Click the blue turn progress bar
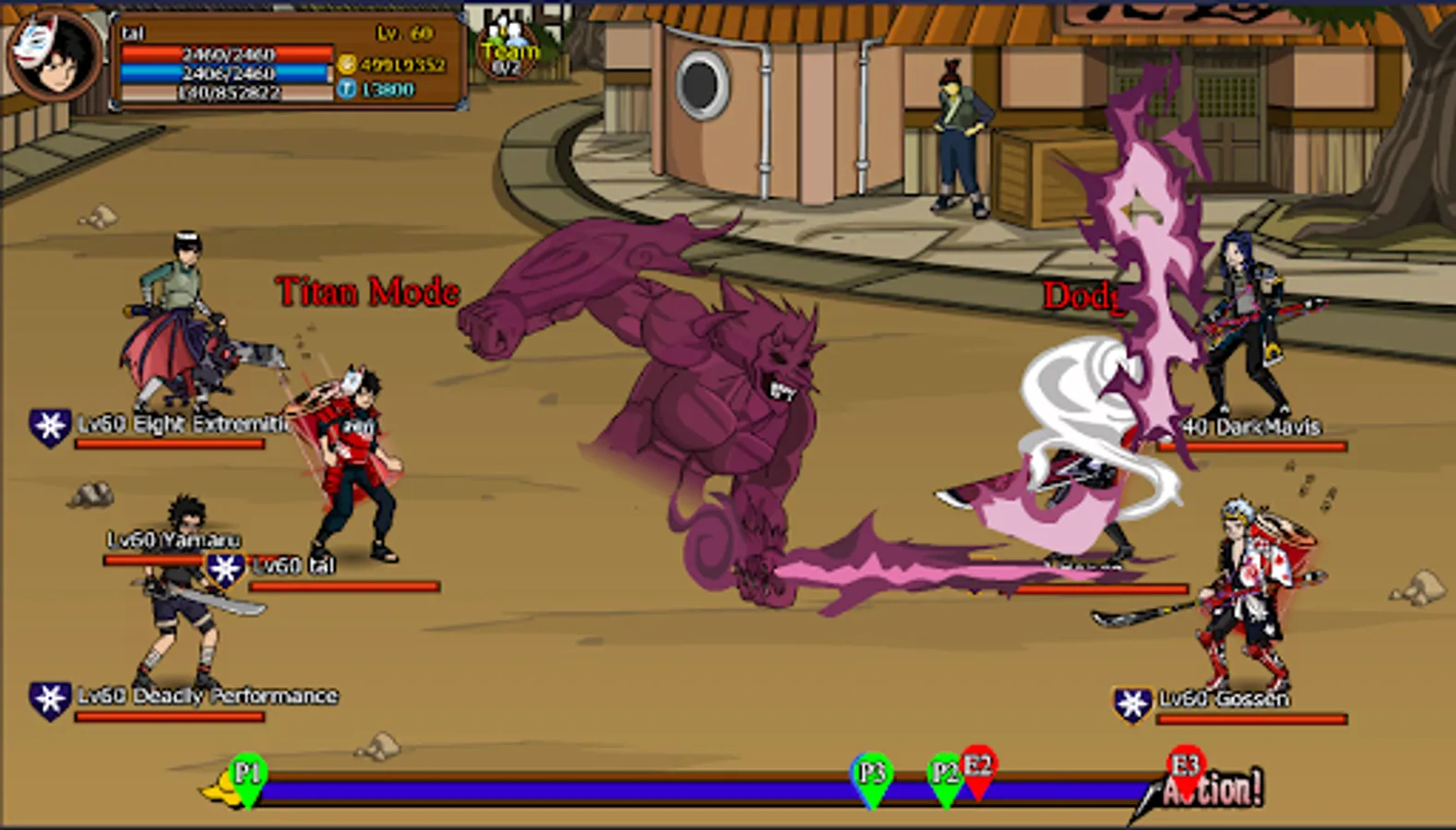Image resolution: width=1456 pixels, height=830 pixels. pos(600,791)
